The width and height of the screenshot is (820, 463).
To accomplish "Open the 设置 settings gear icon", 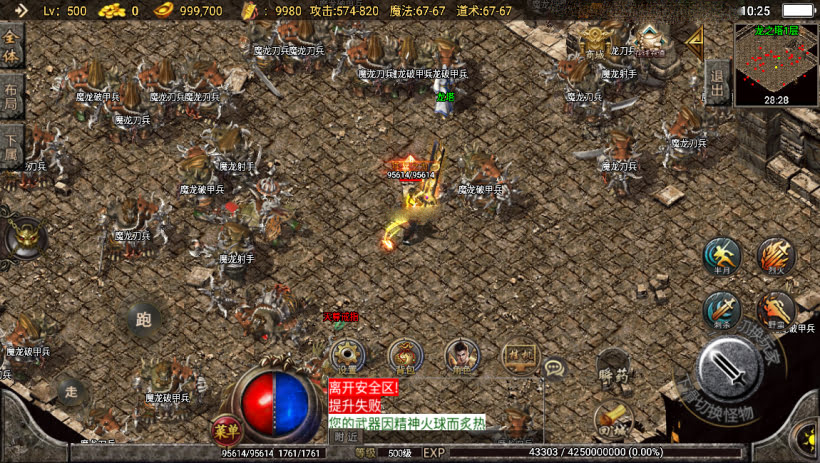I will pyautogui.click(x=347, y=355).
